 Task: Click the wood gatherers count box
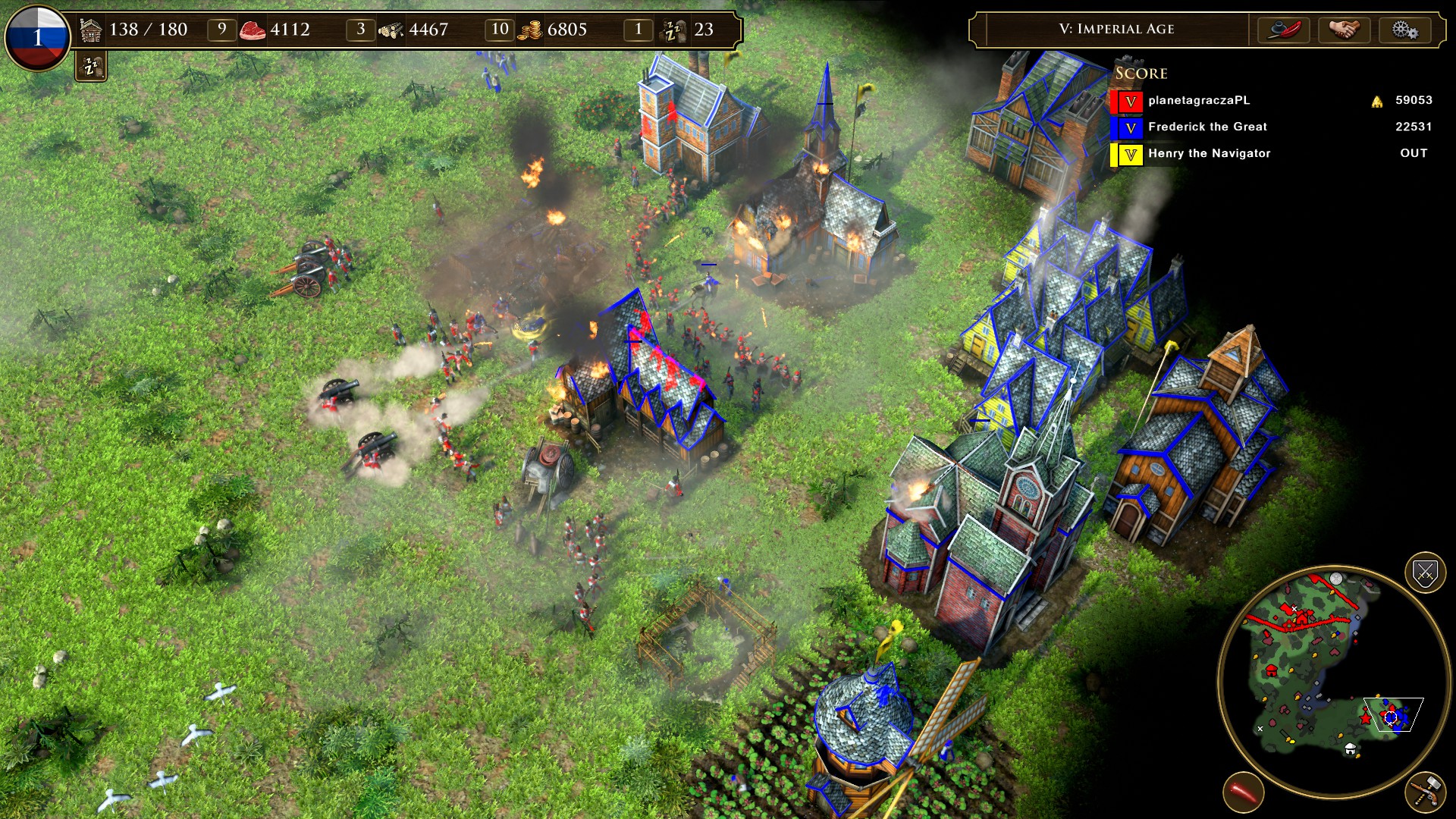click(360, 30)
